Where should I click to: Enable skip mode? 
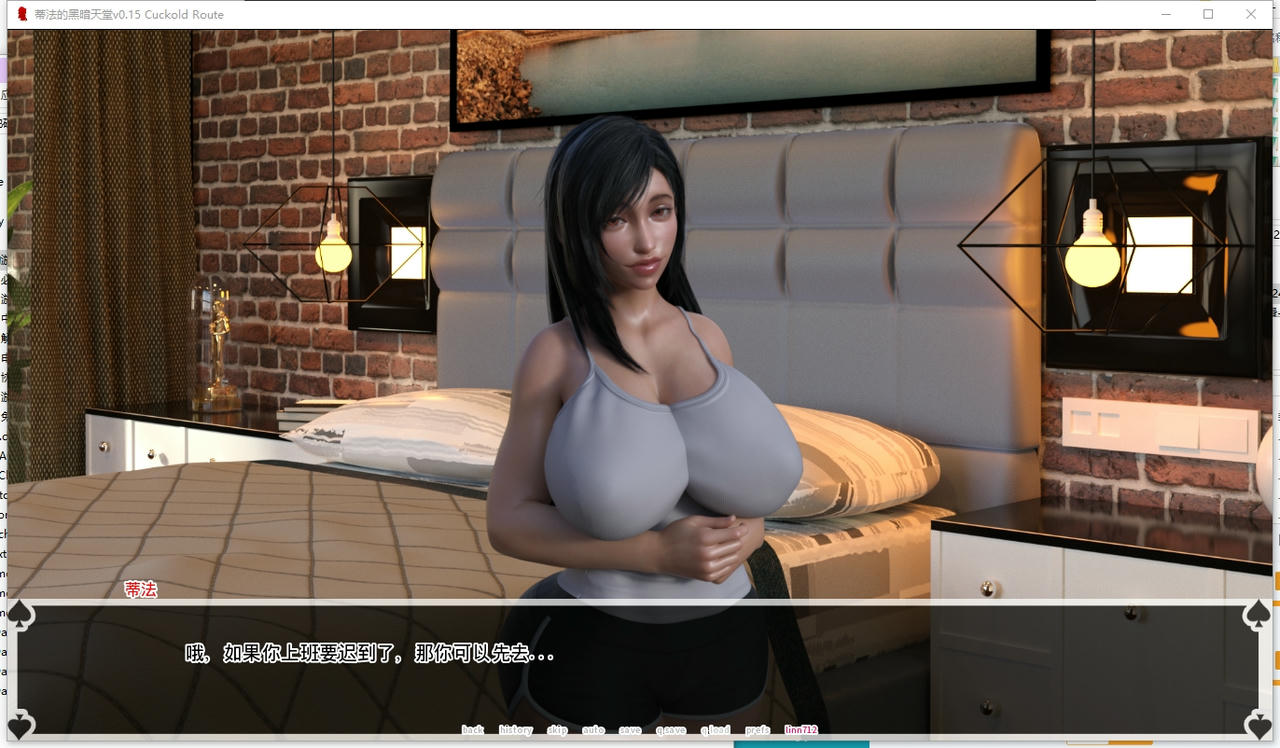coord(557,730)
